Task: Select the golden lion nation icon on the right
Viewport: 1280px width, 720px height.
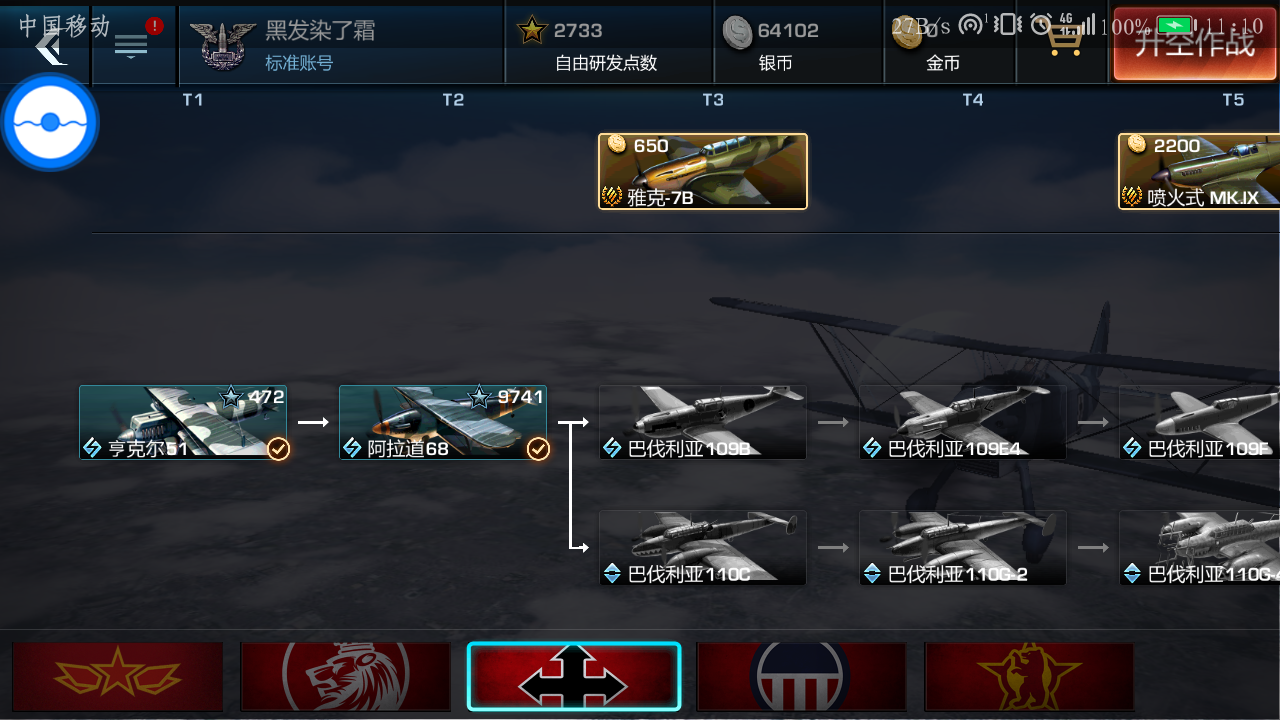Action: click(1029, 677)
